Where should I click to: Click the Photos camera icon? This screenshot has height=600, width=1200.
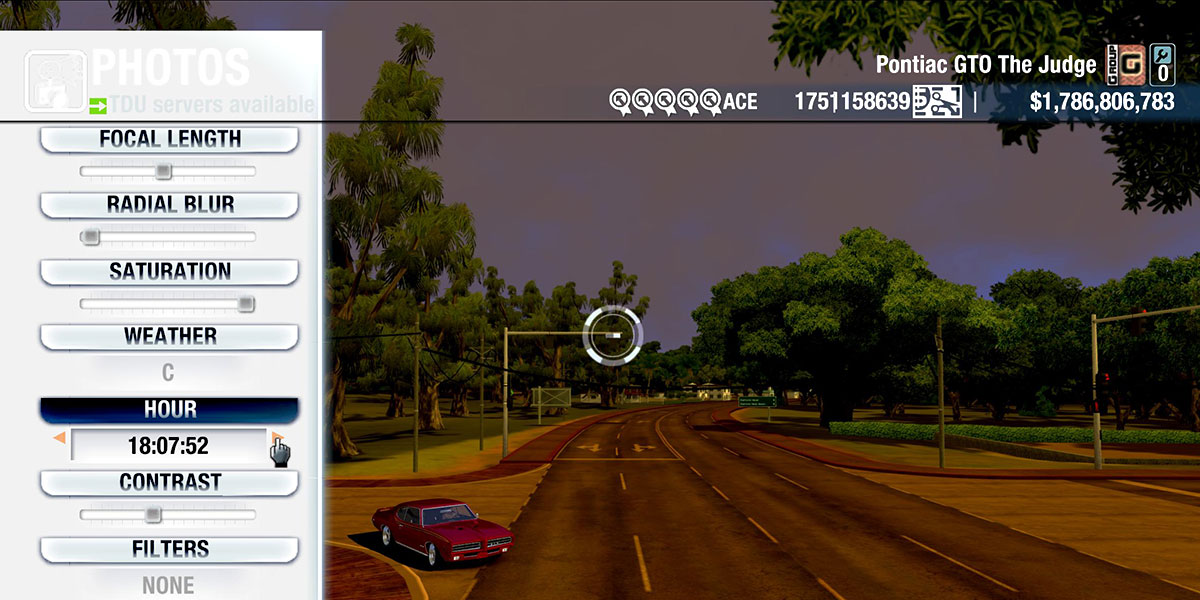pos(55,80)
